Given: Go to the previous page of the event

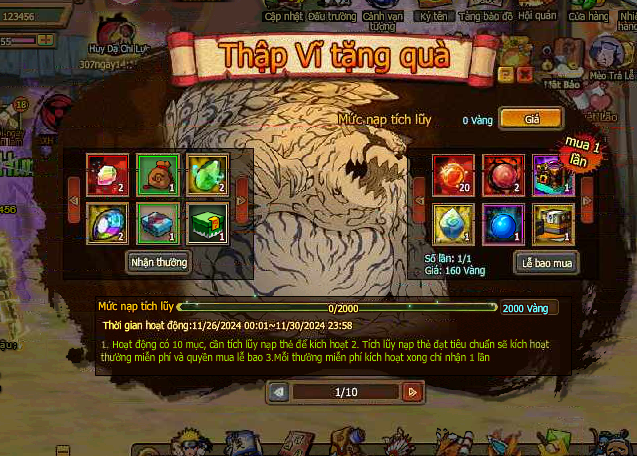Looking at the screenshot, I should click(x=279, y=392).
